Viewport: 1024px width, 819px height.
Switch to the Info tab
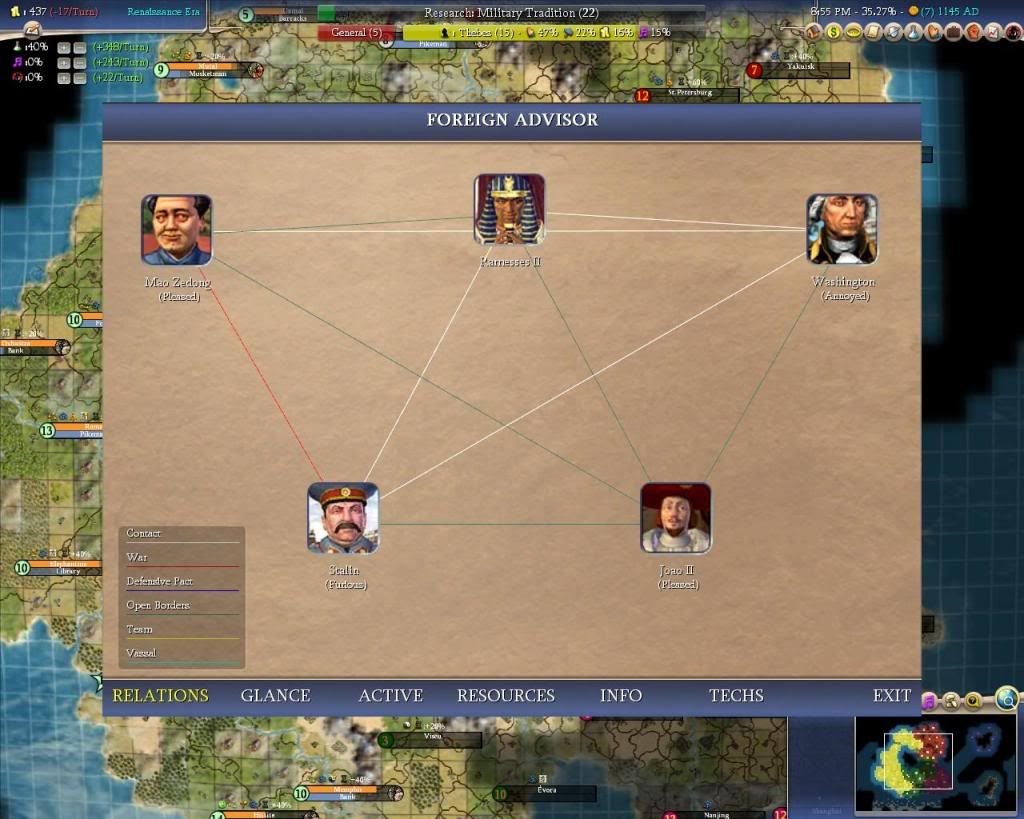[620, 696]
